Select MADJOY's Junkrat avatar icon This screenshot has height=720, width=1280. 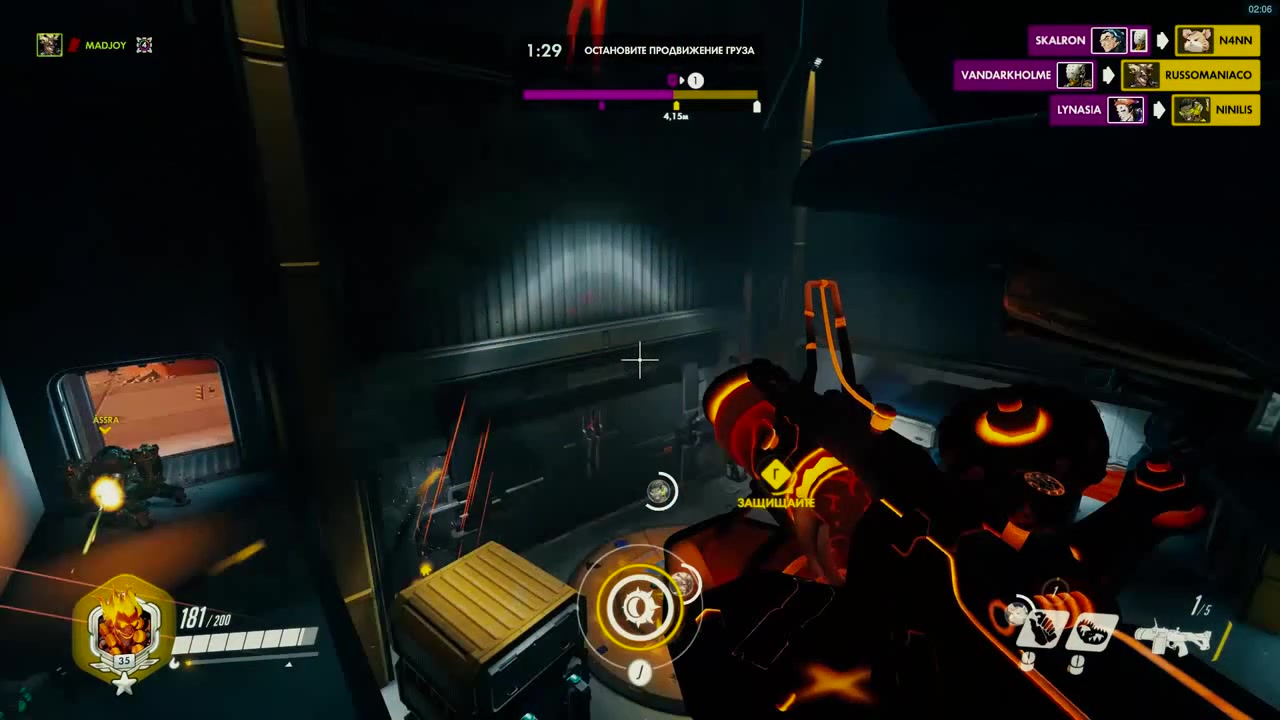click(49, 45)
